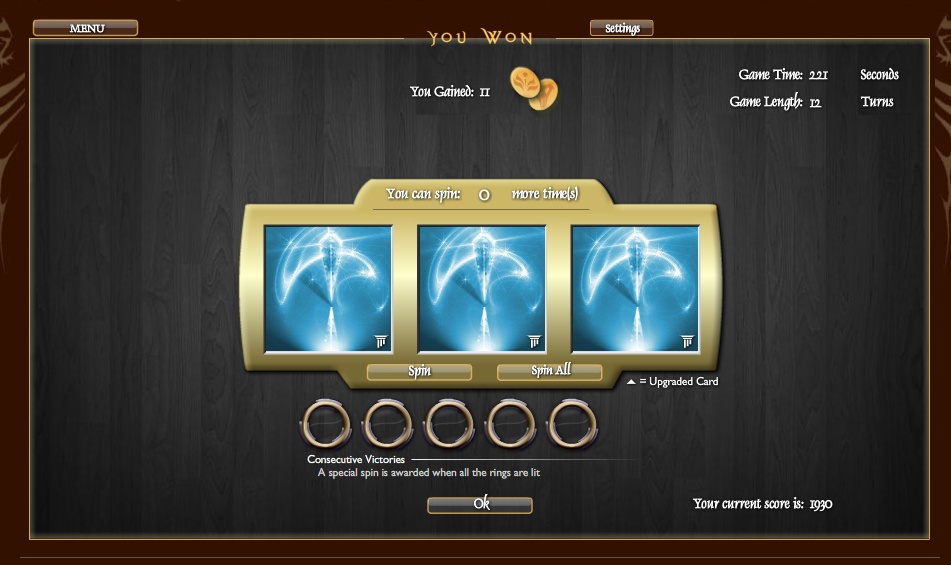The image size is (951, 565).
Task: Open the MENU button
Action: [x=85, y=28]
